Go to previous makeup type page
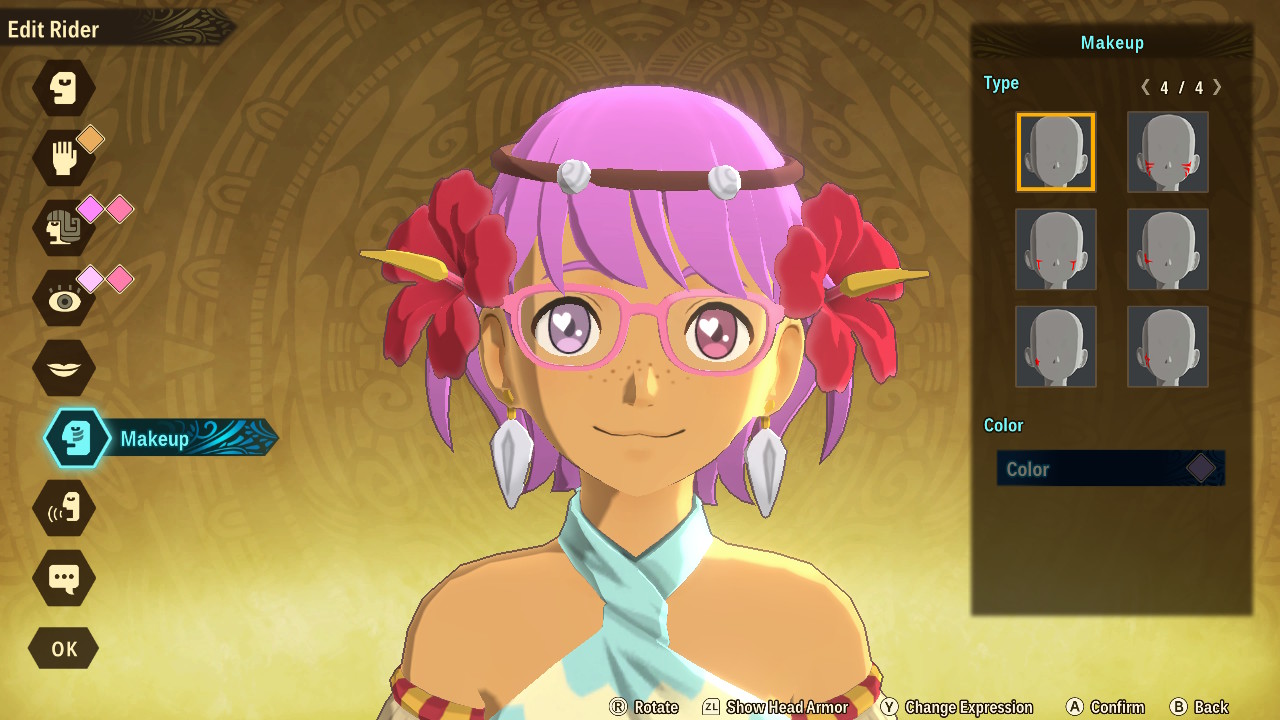The image size is (1280, 720). [x=1146, y=87]
